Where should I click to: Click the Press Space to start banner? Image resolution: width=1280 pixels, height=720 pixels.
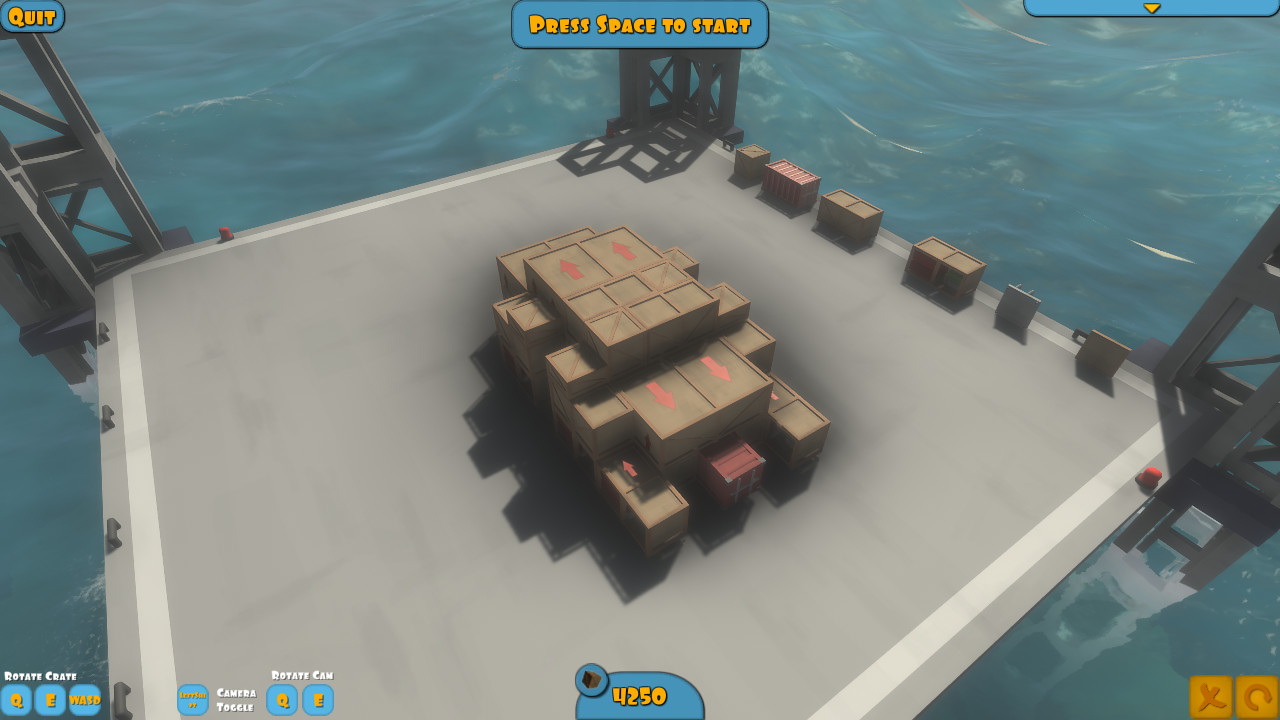click(639, 25)
